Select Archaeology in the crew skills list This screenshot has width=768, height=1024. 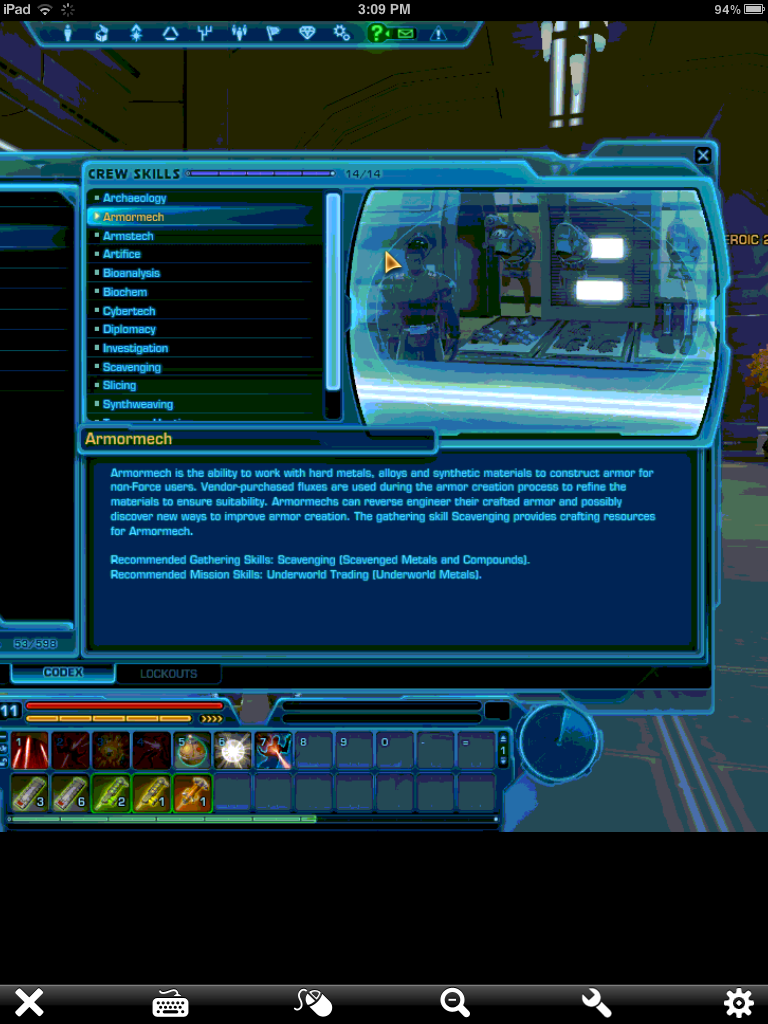(134, 198)
